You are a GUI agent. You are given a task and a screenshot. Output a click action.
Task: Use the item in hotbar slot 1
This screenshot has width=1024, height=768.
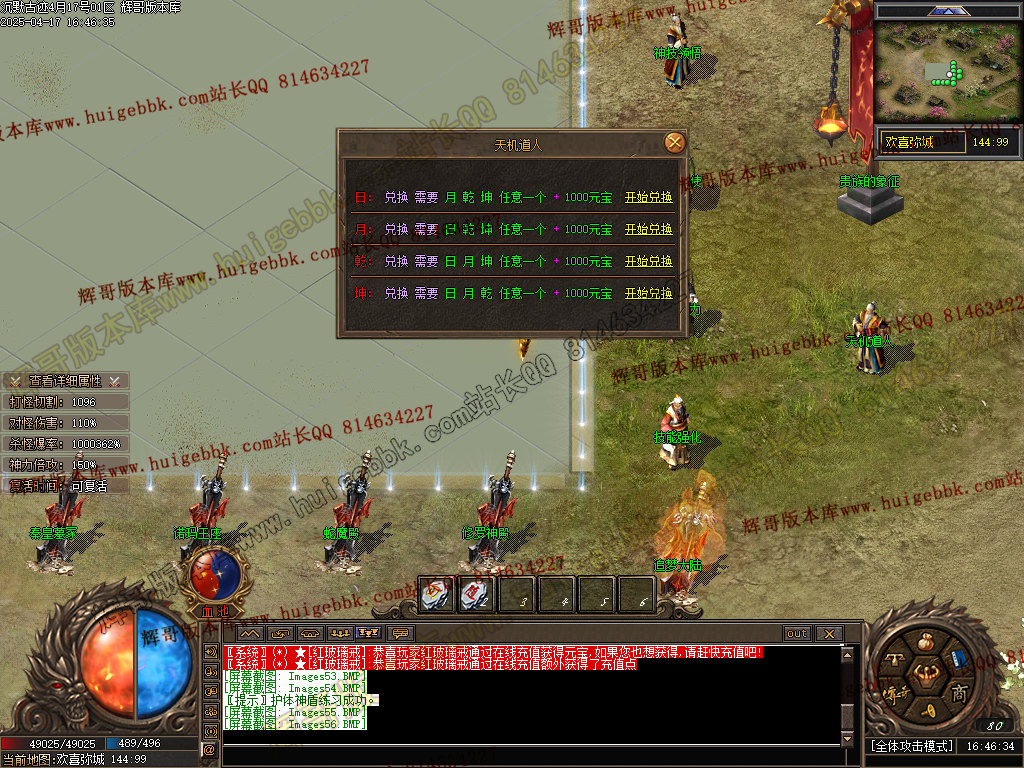436,595
